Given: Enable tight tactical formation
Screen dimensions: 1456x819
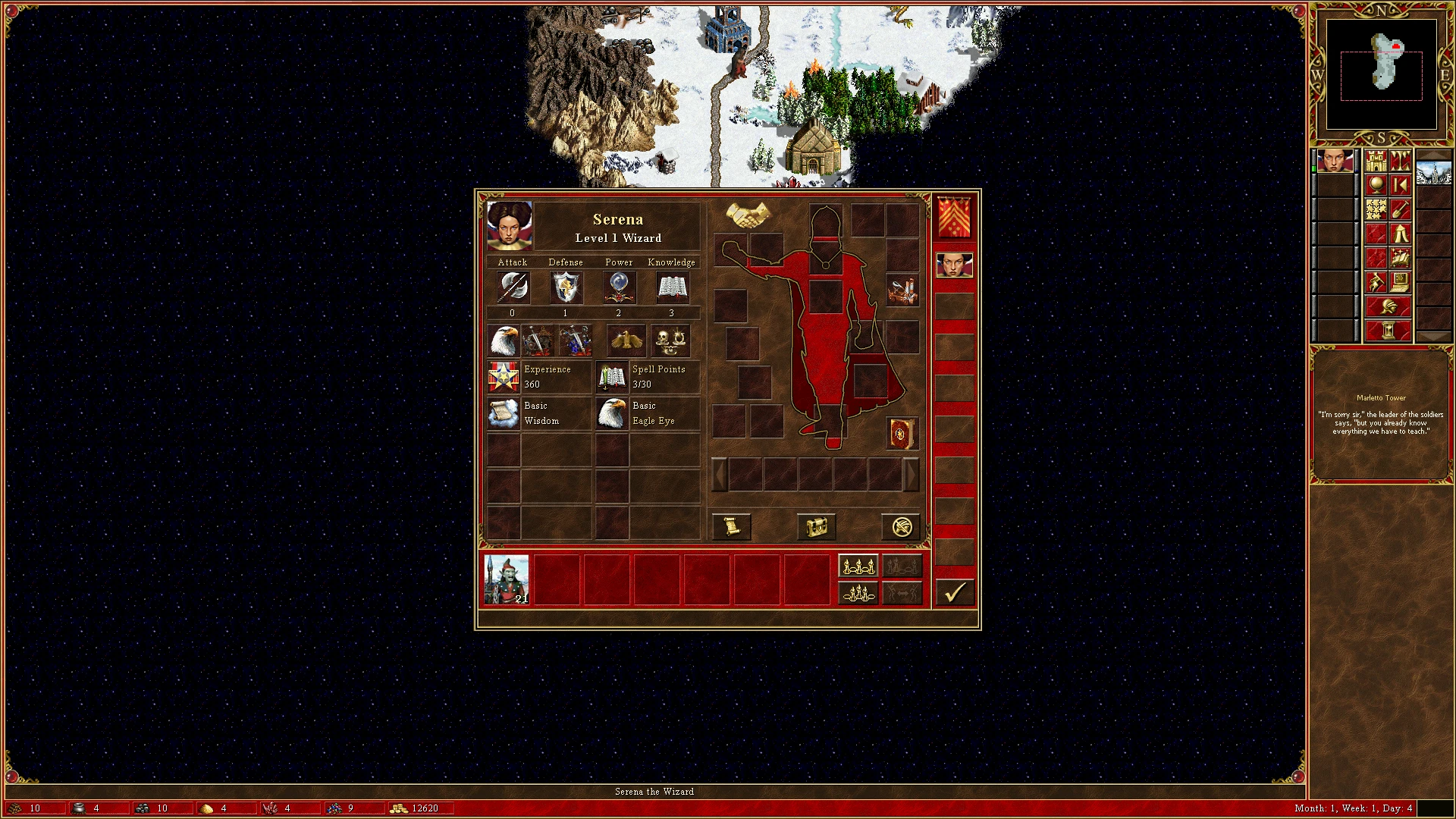Looking at the screenshot, I should point(858,592).
